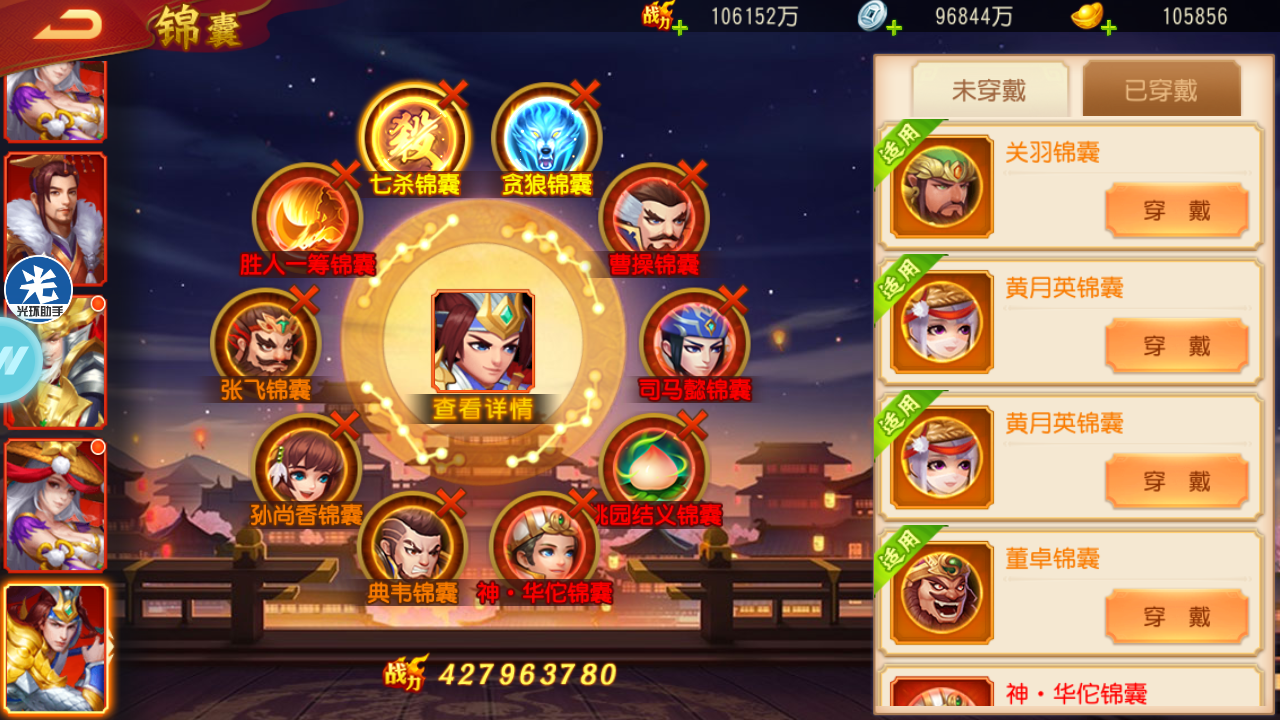Open the 光环助手 overlay assistant
This screenshot has height=720, width=1280.
39,290
